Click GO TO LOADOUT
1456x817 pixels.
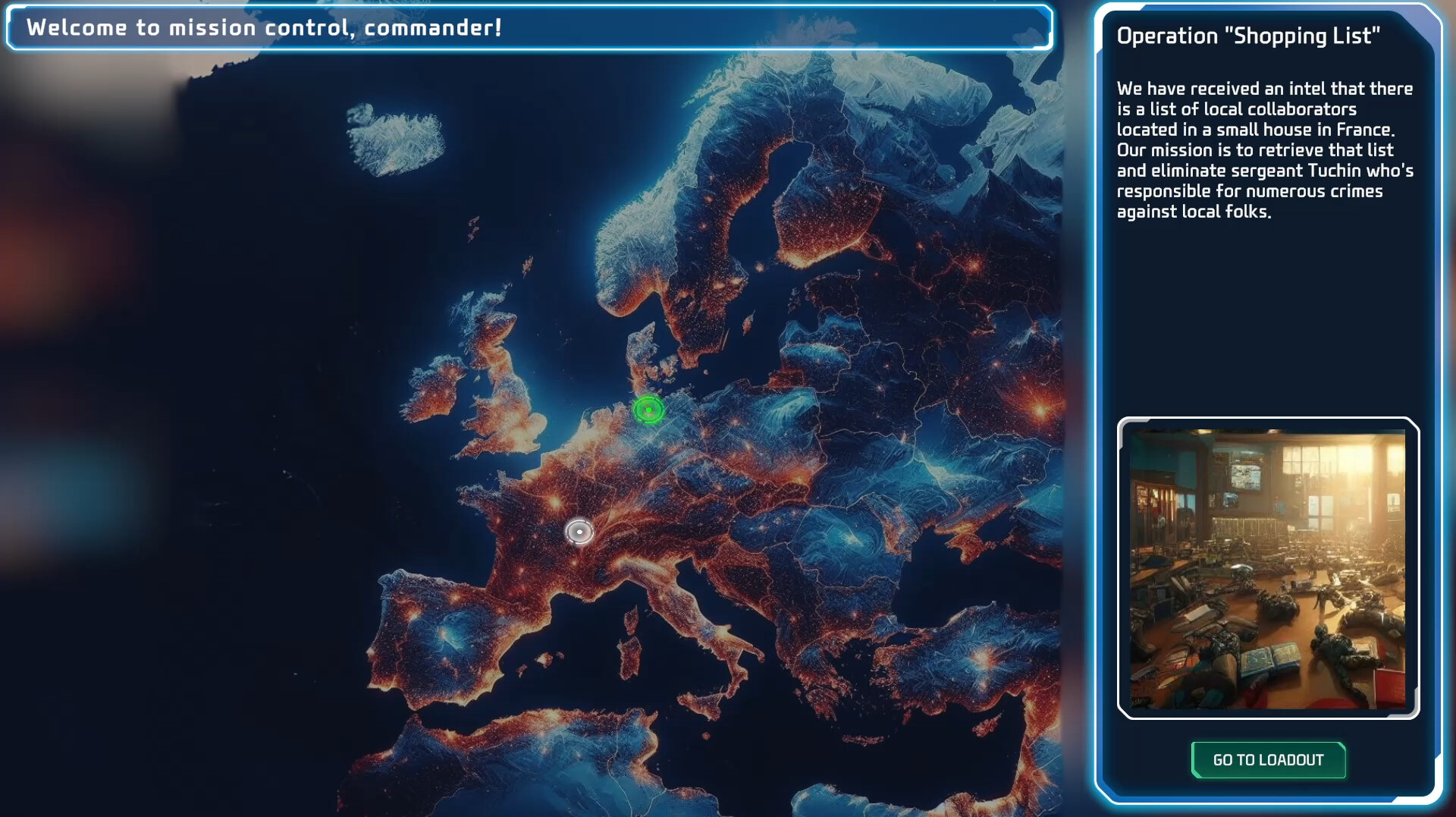[1267, 760]
